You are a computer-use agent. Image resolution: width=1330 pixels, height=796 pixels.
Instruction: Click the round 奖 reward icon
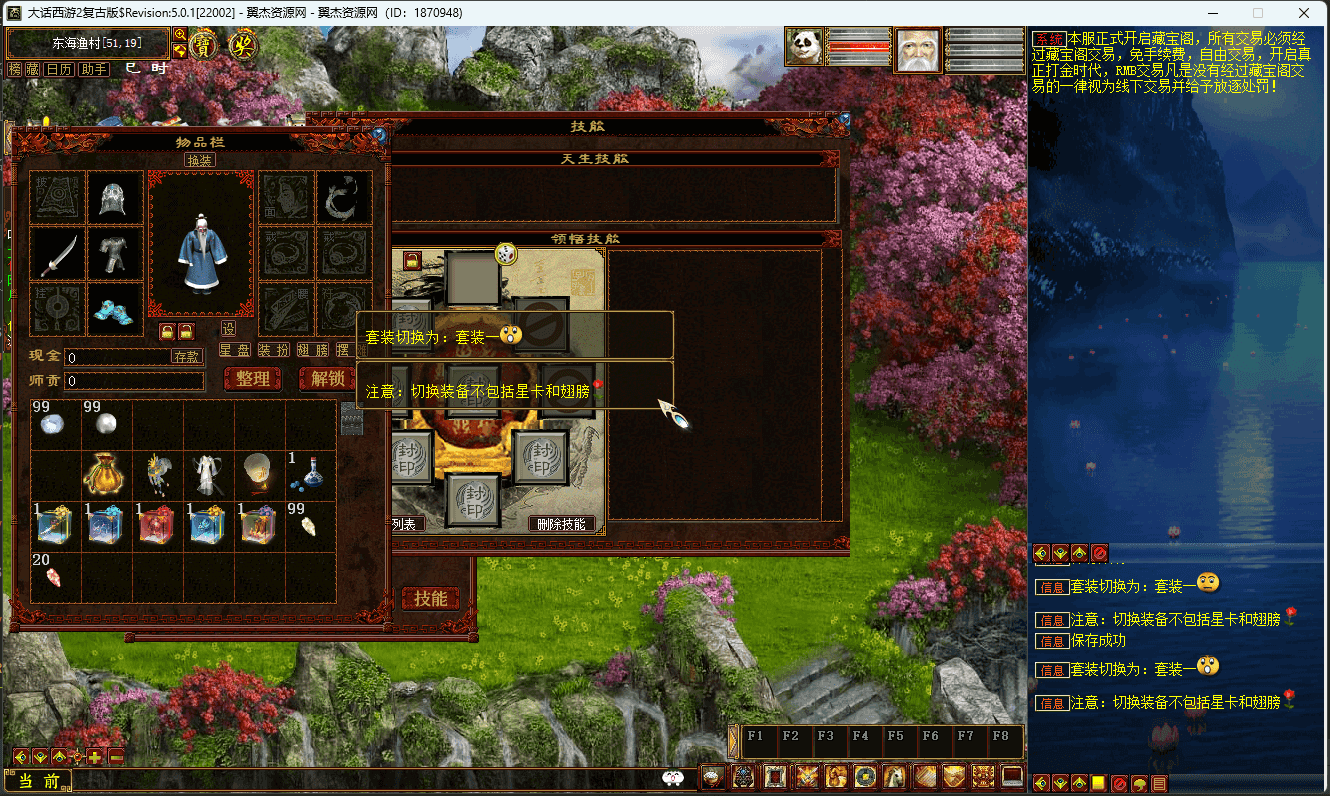coord(243,45)
